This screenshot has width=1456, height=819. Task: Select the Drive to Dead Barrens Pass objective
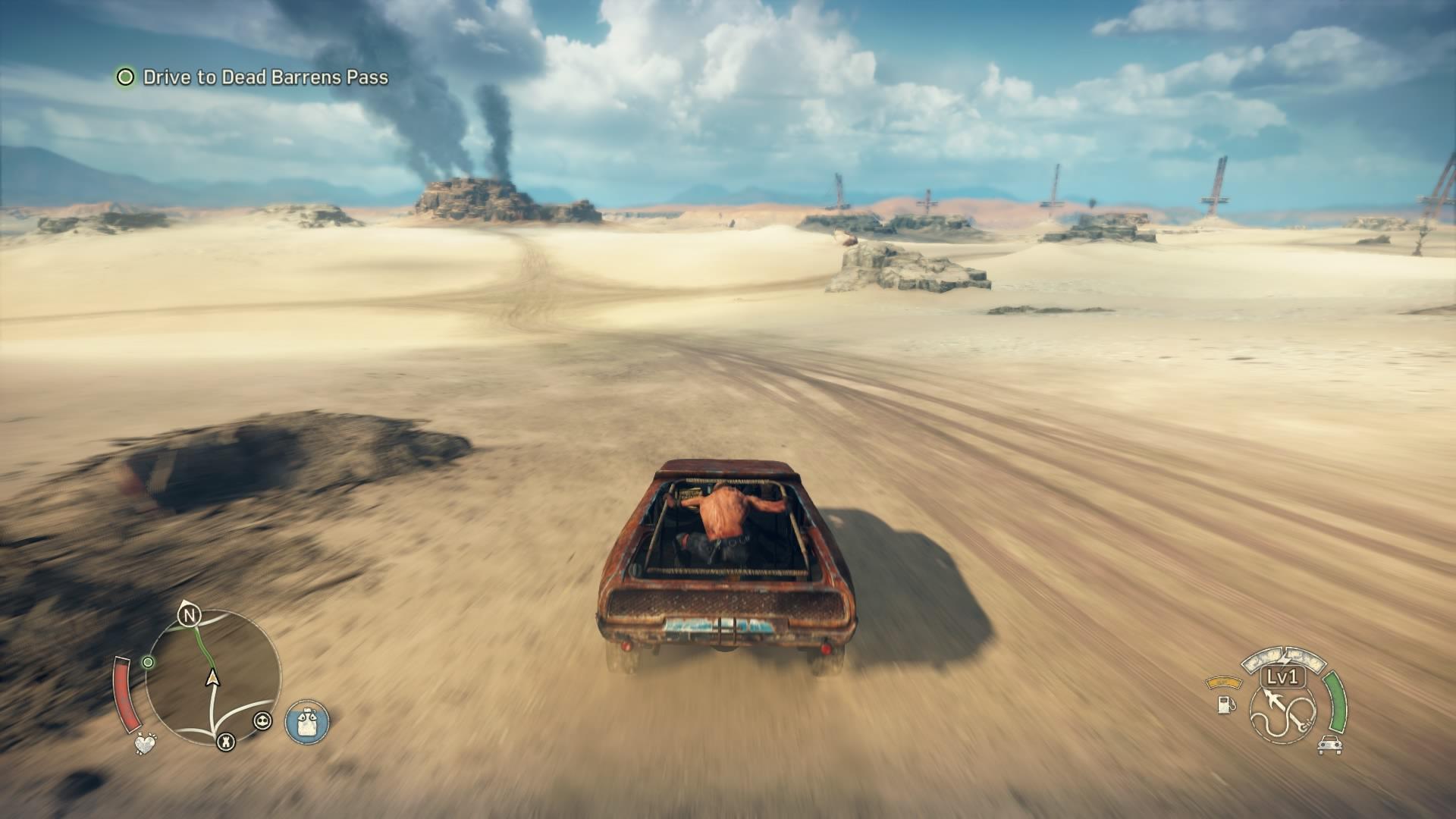pos(265,77)
